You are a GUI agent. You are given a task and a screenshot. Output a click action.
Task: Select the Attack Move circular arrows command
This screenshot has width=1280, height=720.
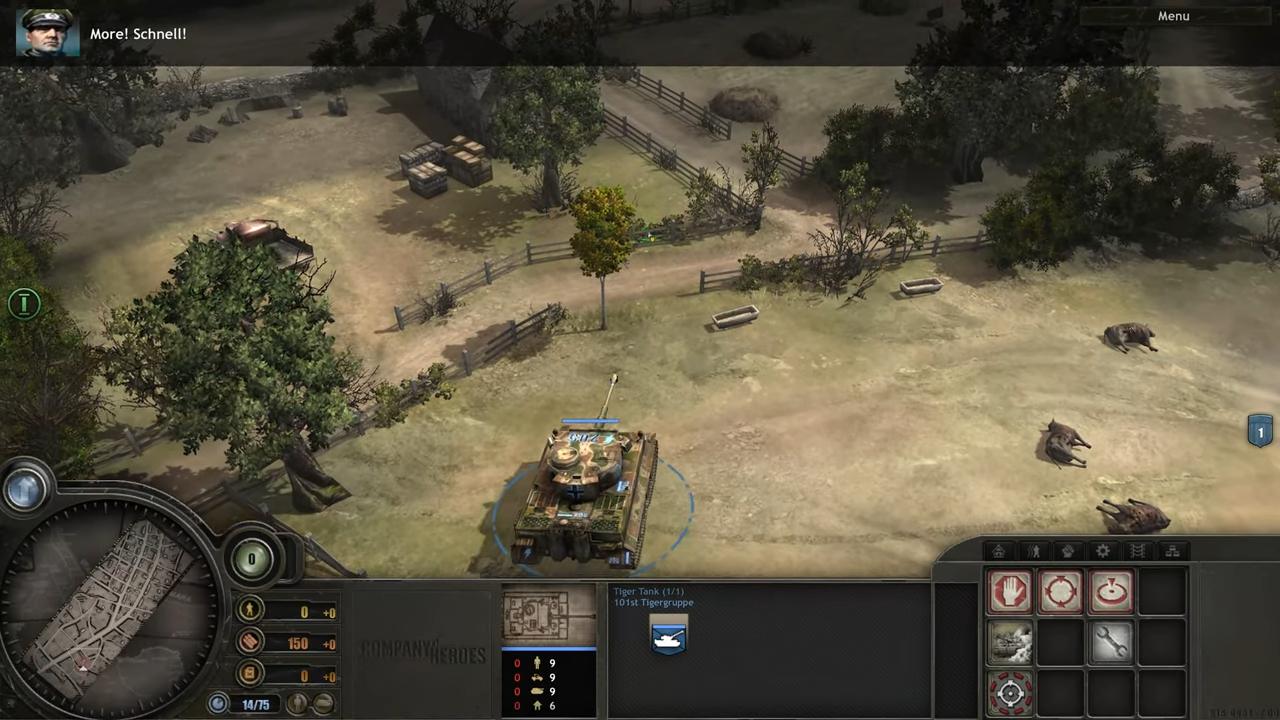[x=1060, y=591]
